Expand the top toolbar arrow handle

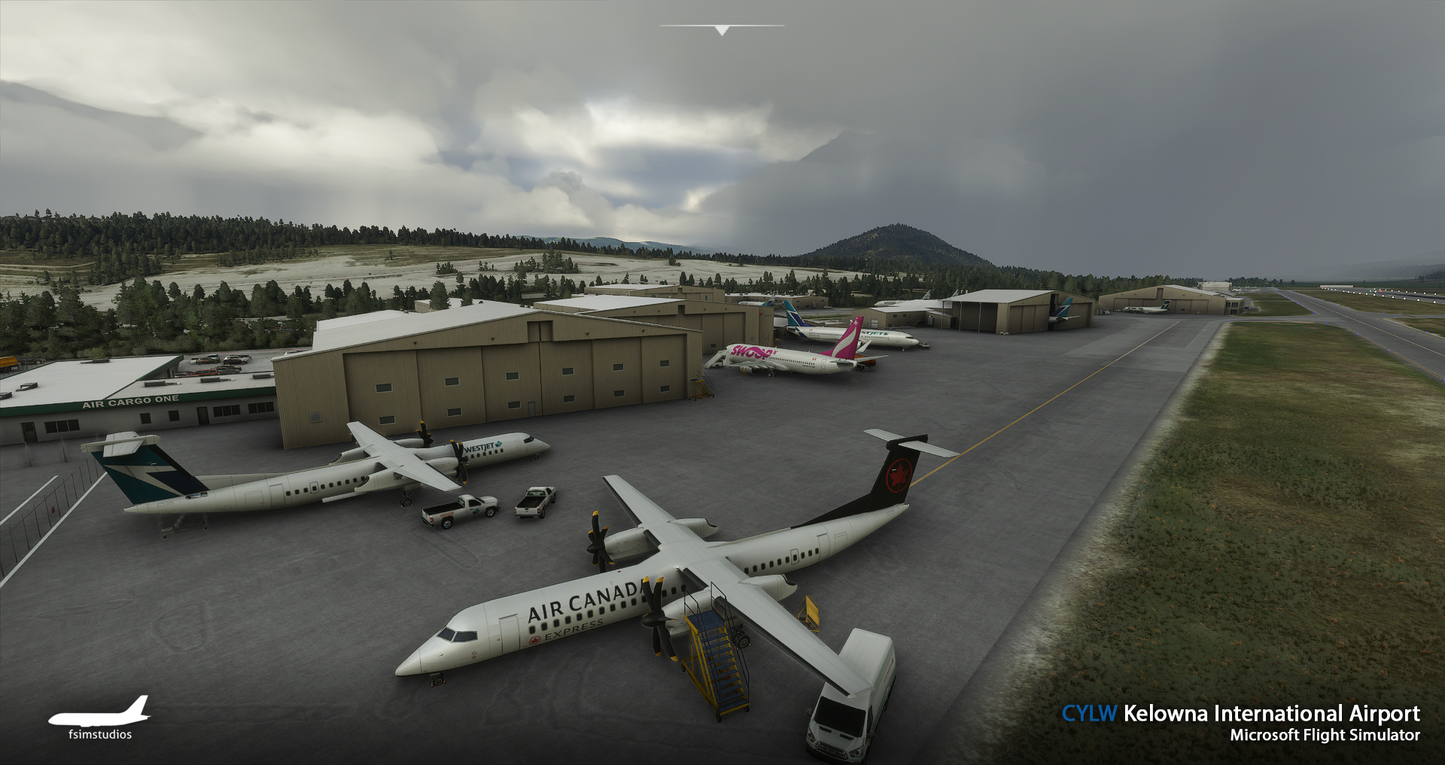point(721,30)
